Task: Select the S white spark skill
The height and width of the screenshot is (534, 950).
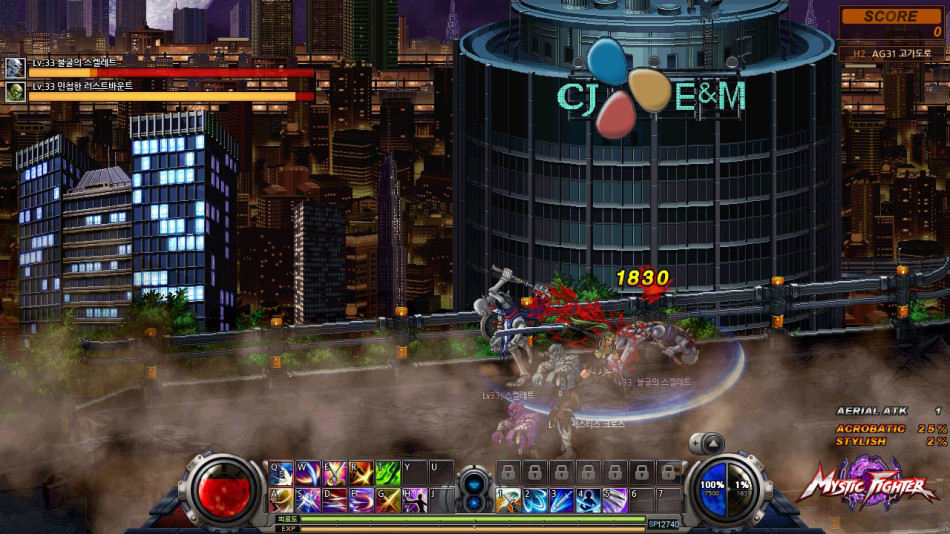Action: coord(308,499)
